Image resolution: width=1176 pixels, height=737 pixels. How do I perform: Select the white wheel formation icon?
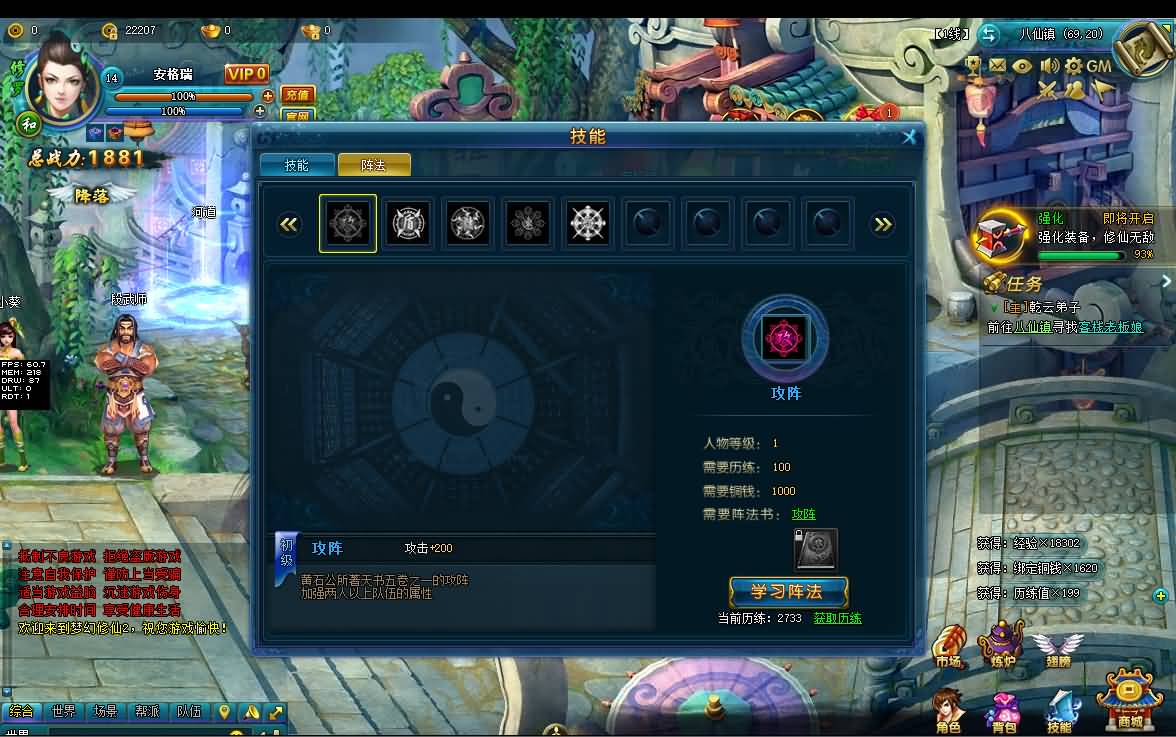click(588, 223)
